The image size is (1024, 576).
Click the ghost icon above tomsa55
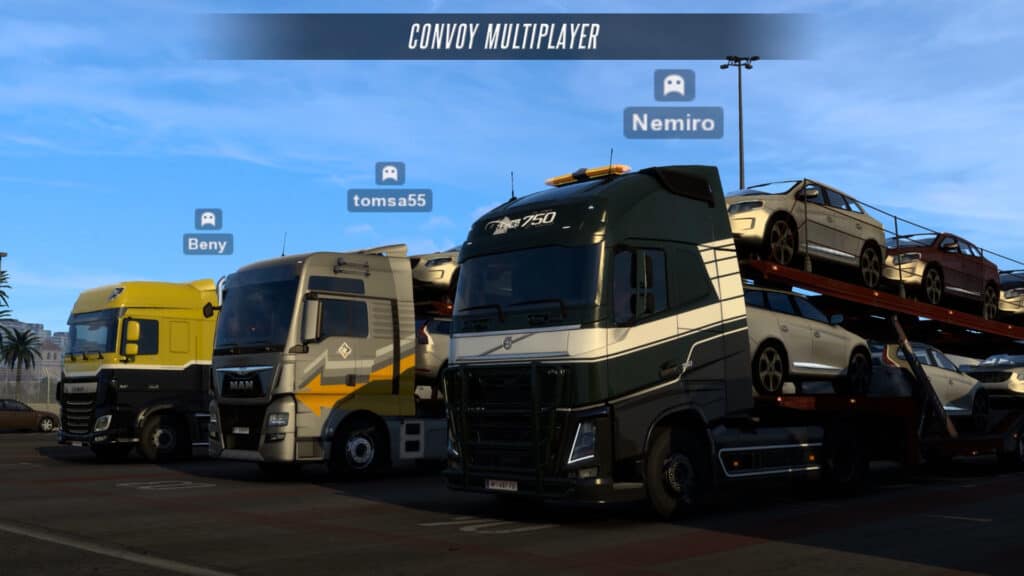390,173
